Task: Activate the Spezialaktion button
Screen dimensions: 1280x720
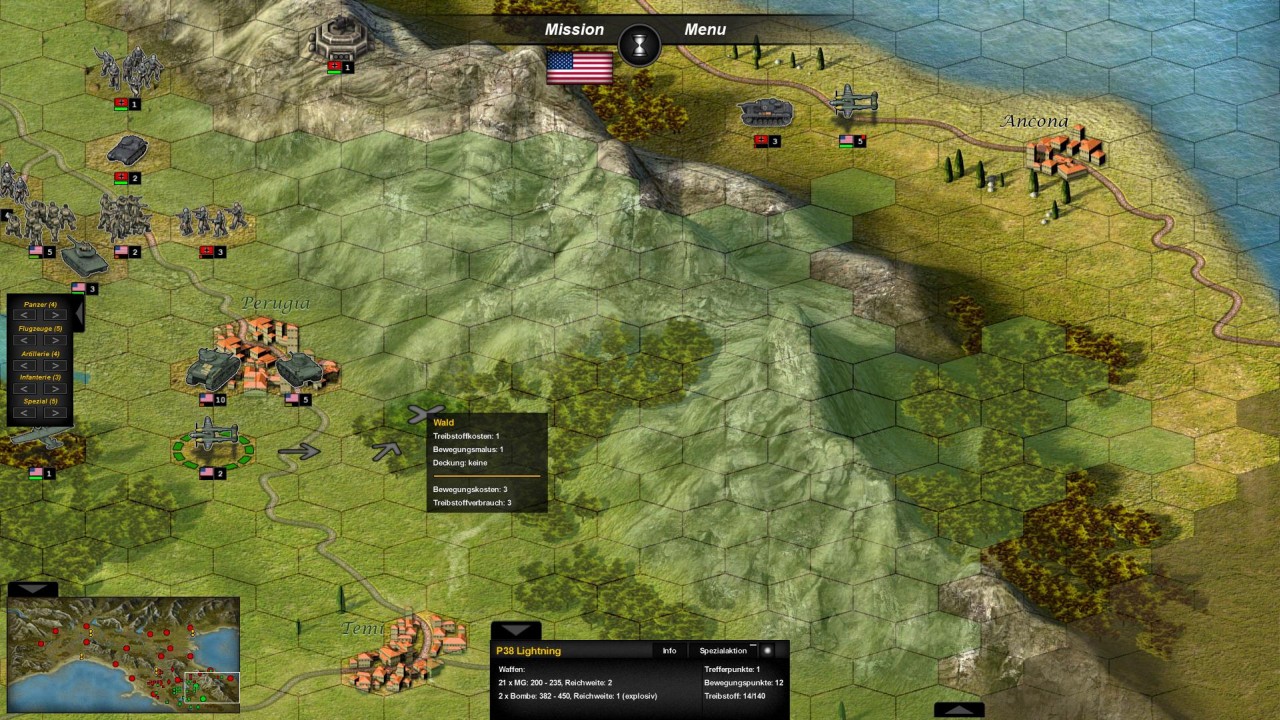Action: (723, 651)
